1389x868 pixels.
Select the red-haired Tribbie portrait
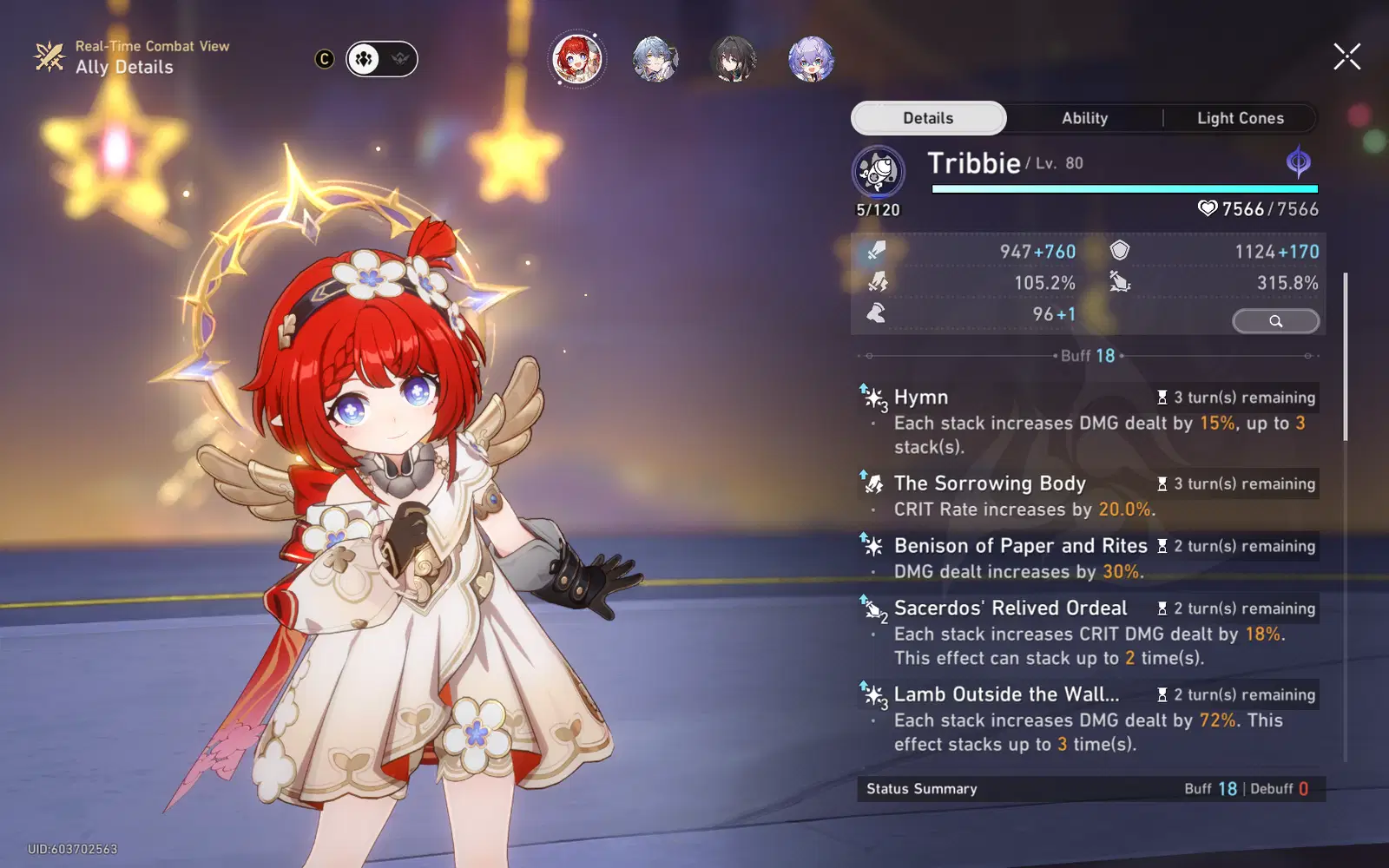(576, 59)
